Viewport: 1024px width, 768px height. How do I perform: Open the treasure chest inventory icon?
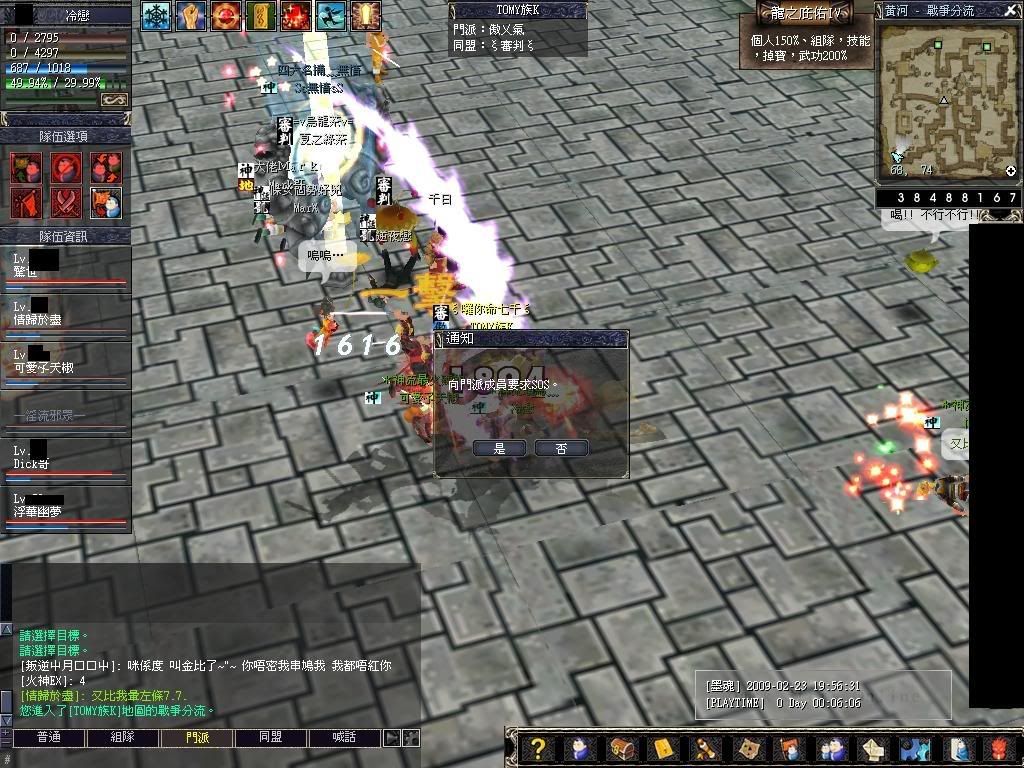coord(621,749)
